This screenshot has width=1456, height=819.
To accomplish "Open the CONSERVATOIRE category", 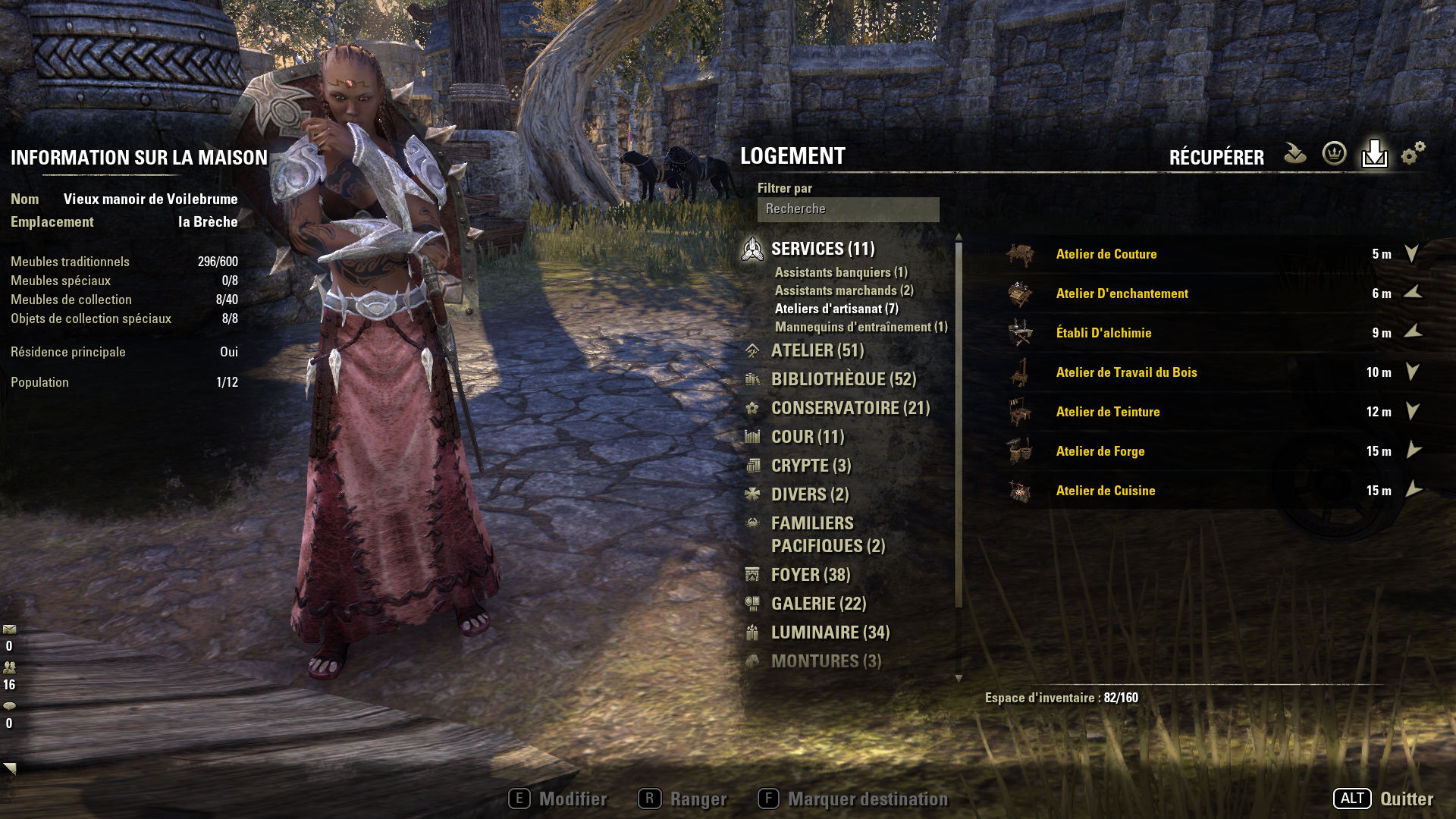I will [x=850, y=409].
